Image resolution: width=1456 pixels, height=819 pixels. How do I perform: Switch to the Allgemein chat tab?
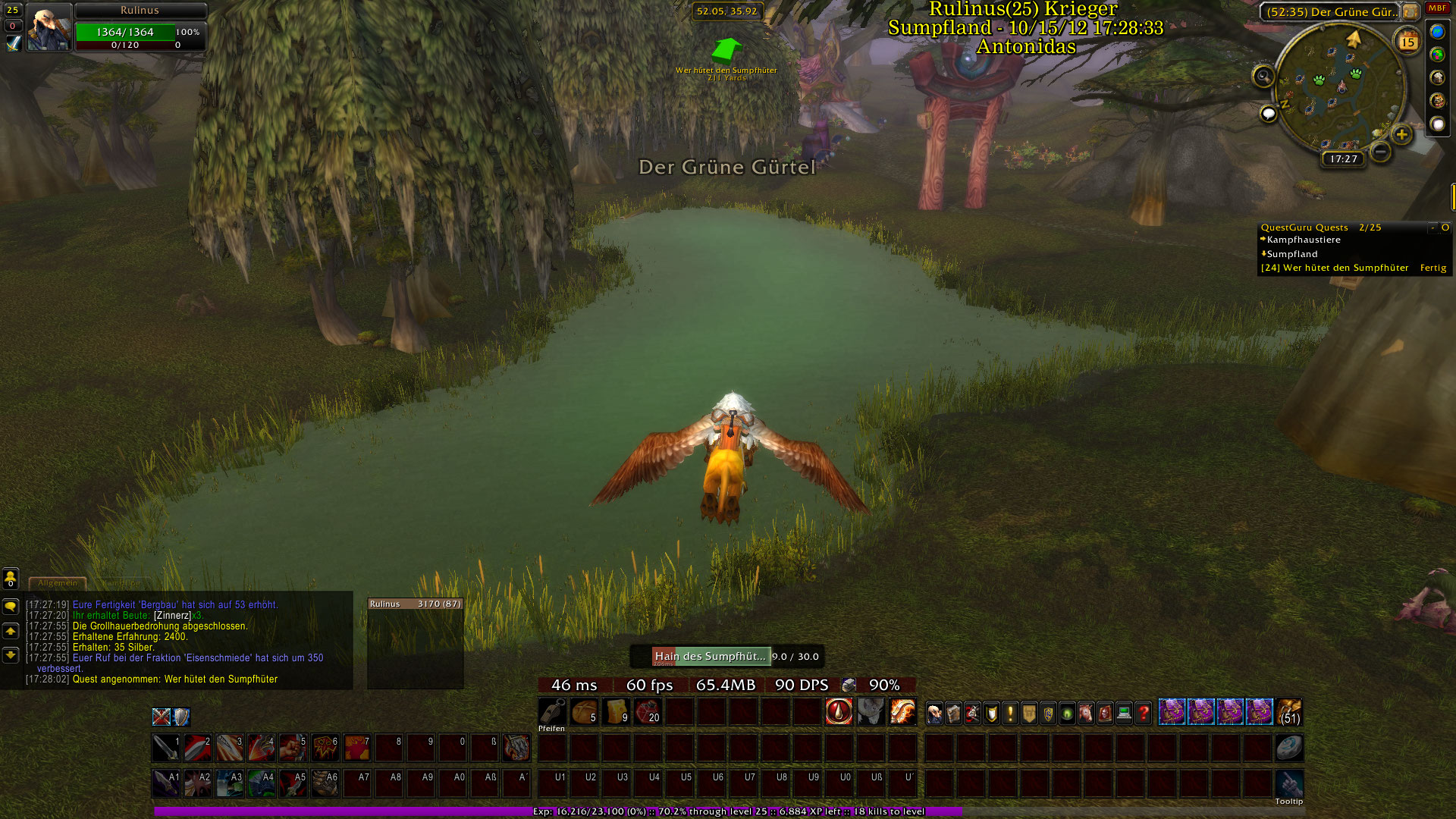[x=58, y=583]
